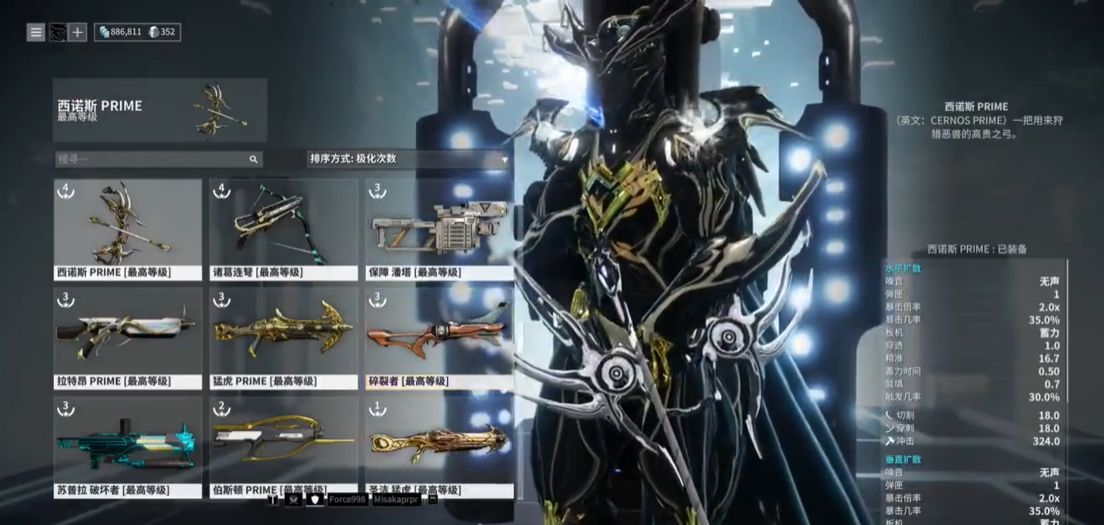The height and width of the screenshot is (525, 1104).
Task: Click the player profile glyph icon
Action: tap(57, 32)
